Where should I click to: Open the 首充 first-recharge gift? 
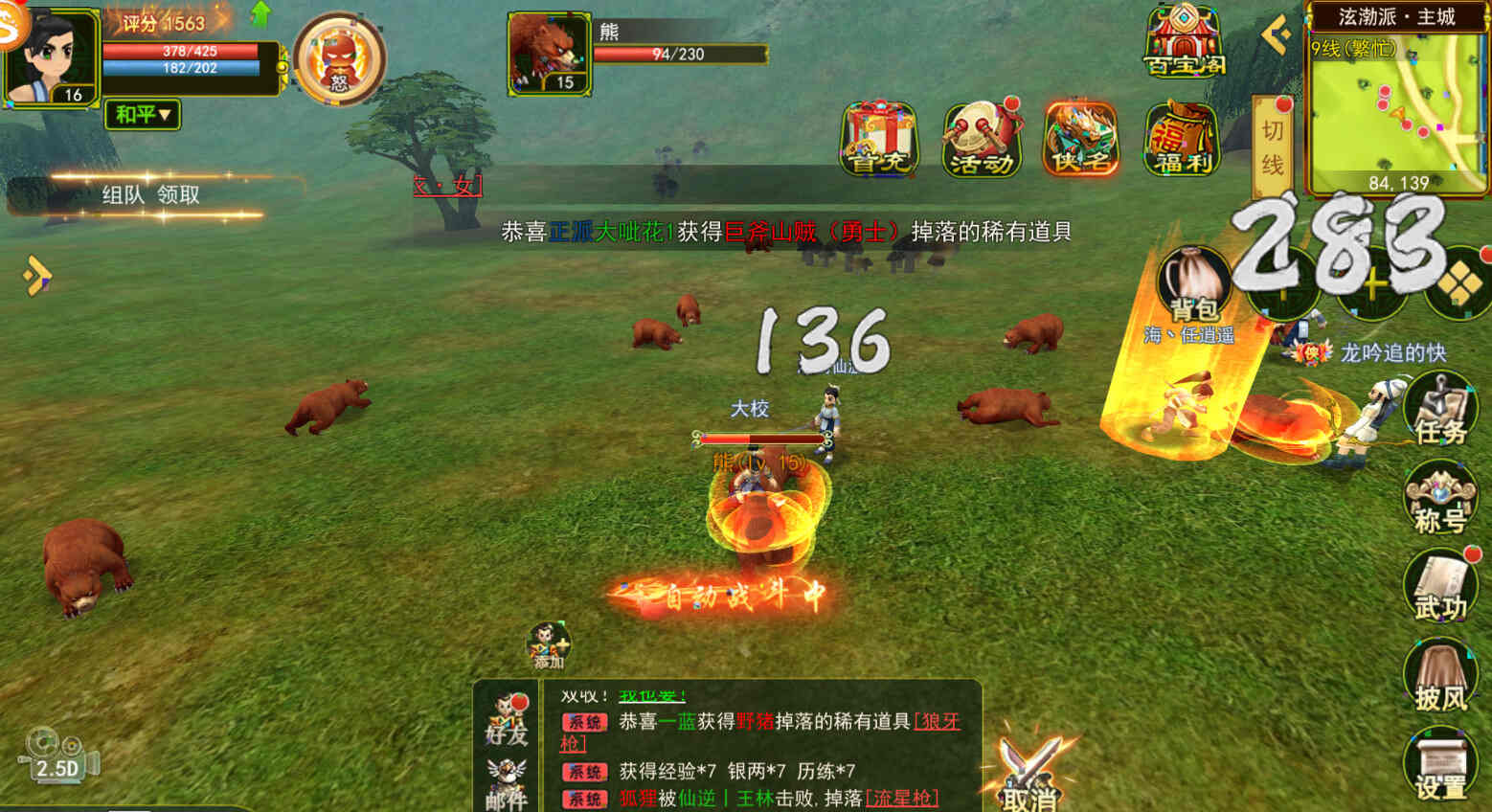(x=879, y=140)
